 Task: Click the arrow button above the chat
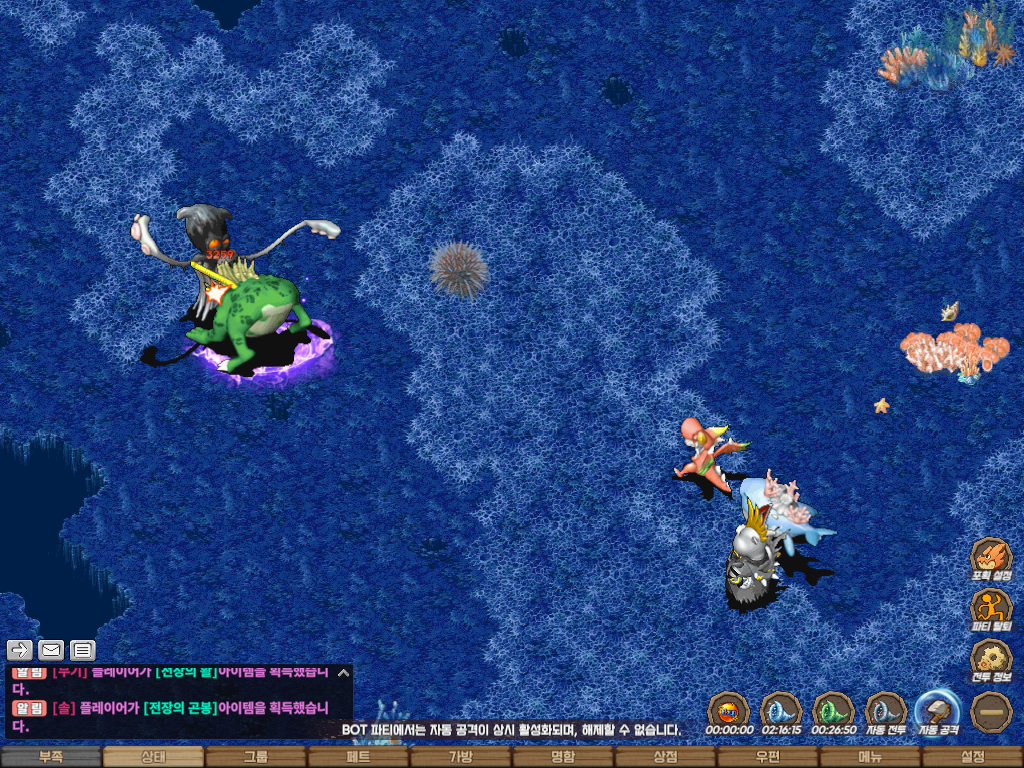point(20,650)
